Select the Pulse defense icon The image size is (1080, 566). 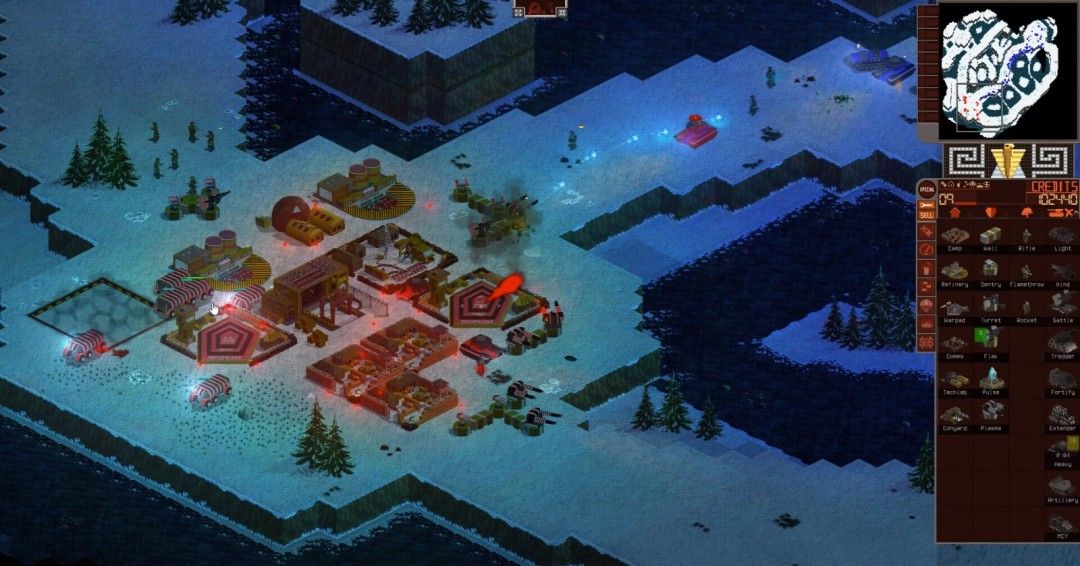point(990,380)
